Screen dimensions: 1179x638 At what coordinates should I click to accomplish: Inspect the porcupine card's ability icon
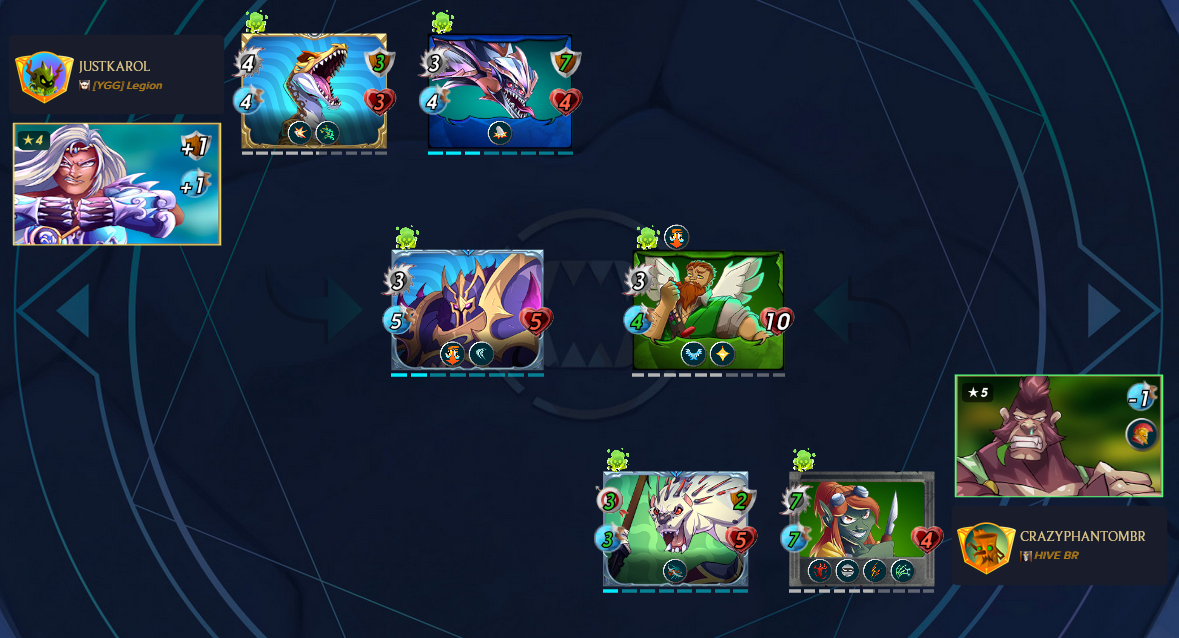tap(676, 570)
